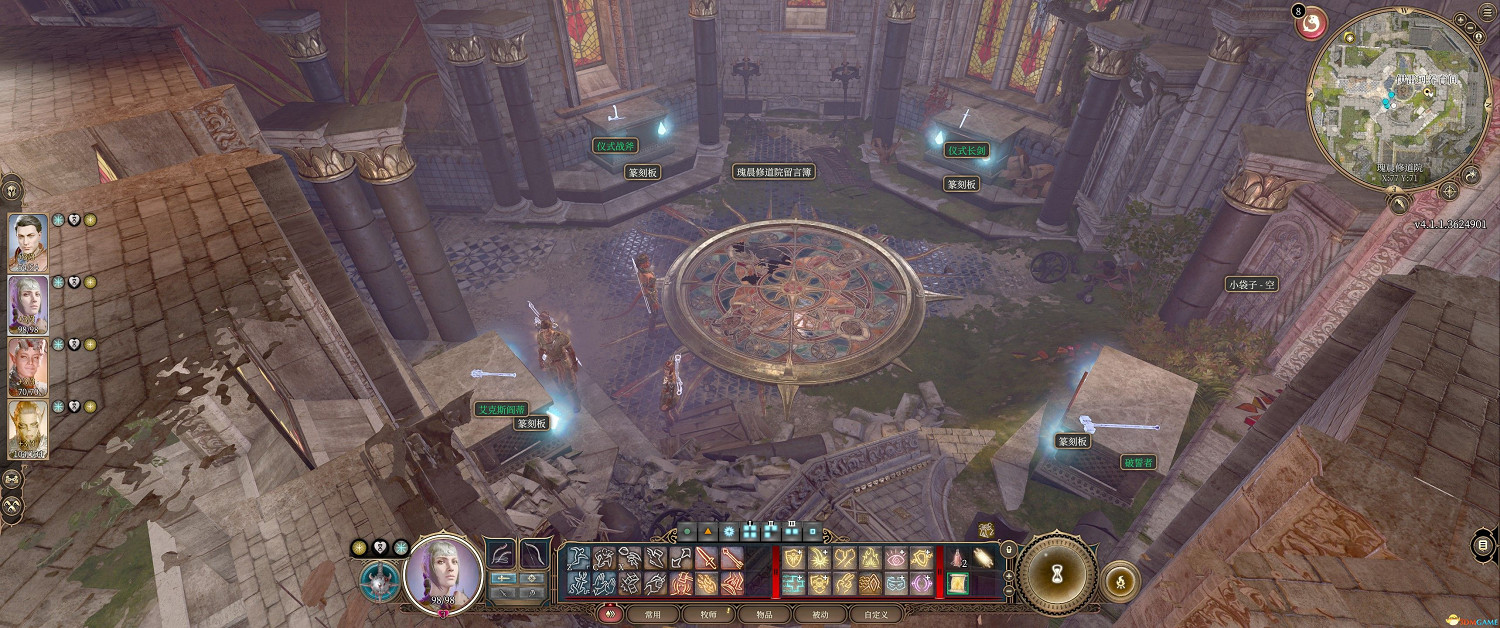The width and height of the screenshot is (1500, 628).
Task: Switch to the 常用 hotbar tab
Action: coord(653,614)
